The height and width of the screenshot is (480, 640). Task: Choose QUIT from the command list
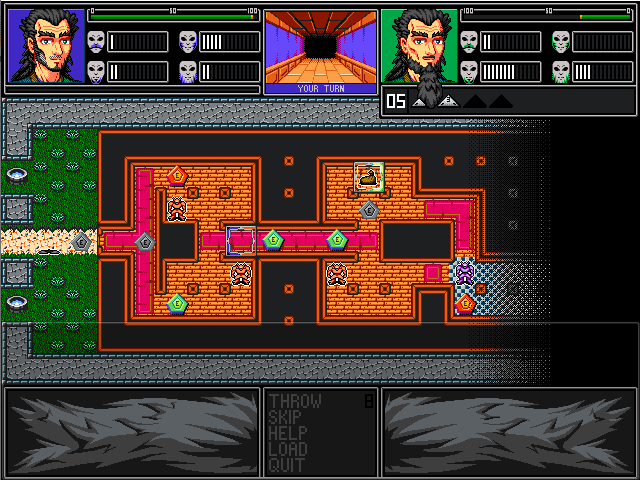click(287, 465)
